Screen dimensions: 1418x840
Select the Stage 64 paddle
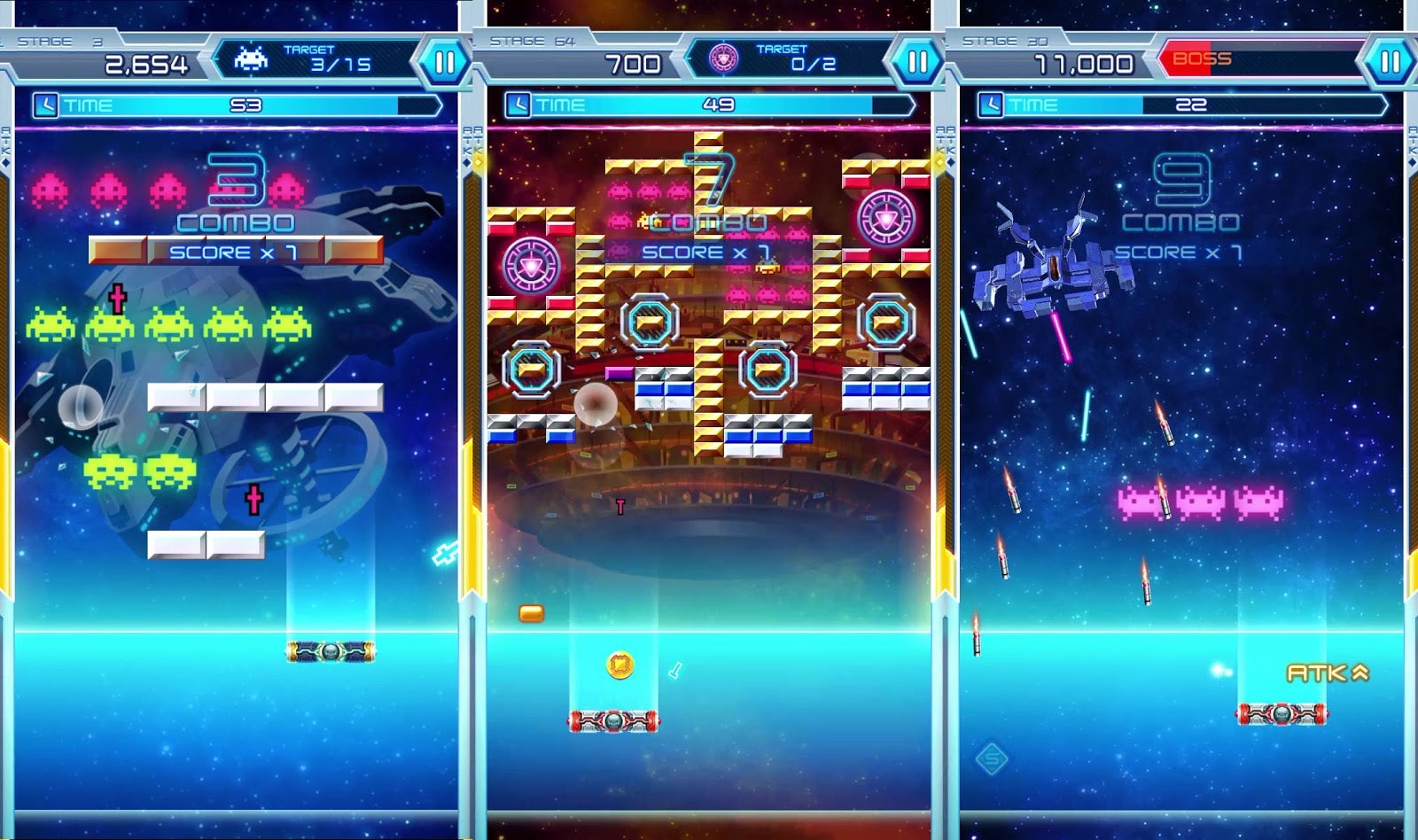coord(615,720)
